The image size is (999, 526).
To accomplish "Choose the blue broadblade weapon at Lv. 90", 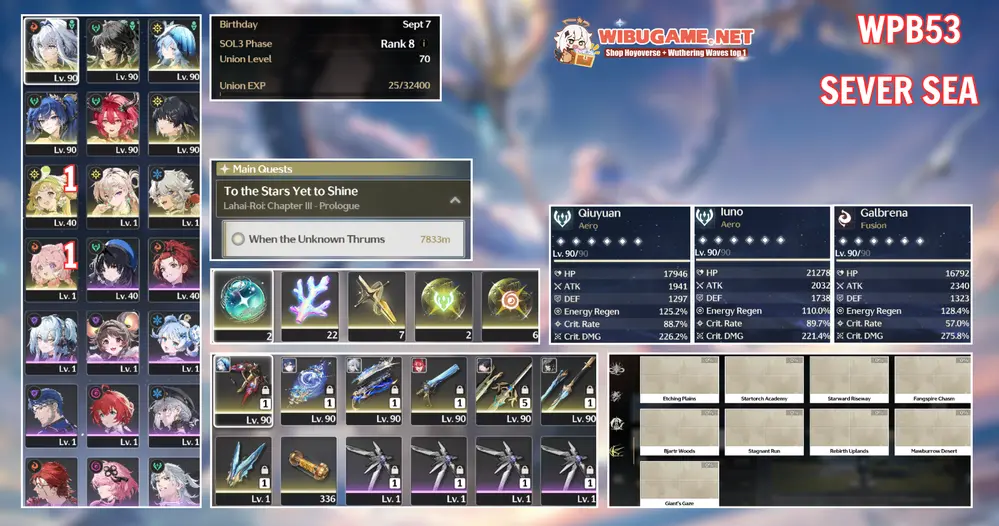I will 439,389.
